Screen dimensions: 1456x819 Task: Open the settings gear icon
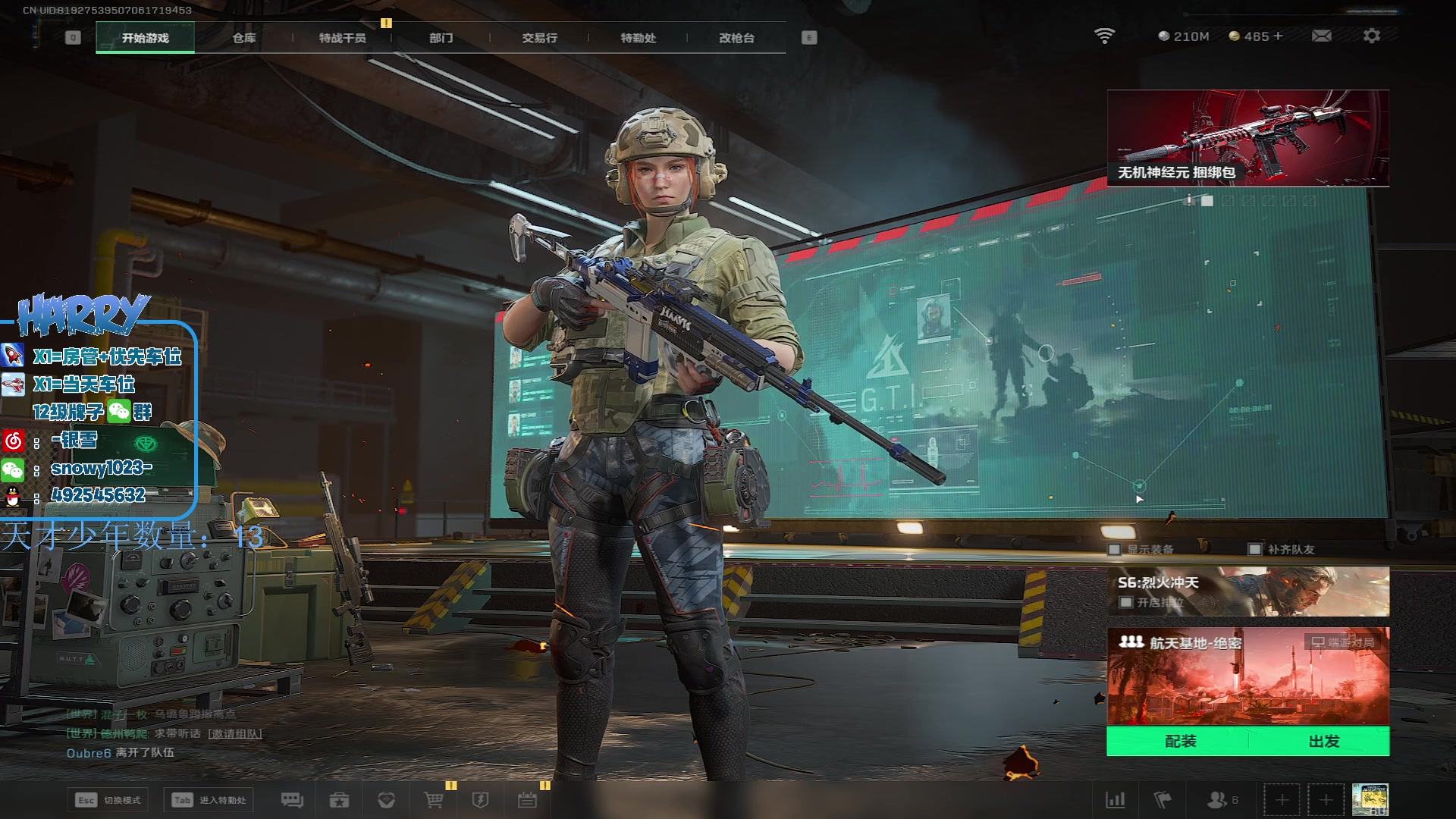point(1371,36)
